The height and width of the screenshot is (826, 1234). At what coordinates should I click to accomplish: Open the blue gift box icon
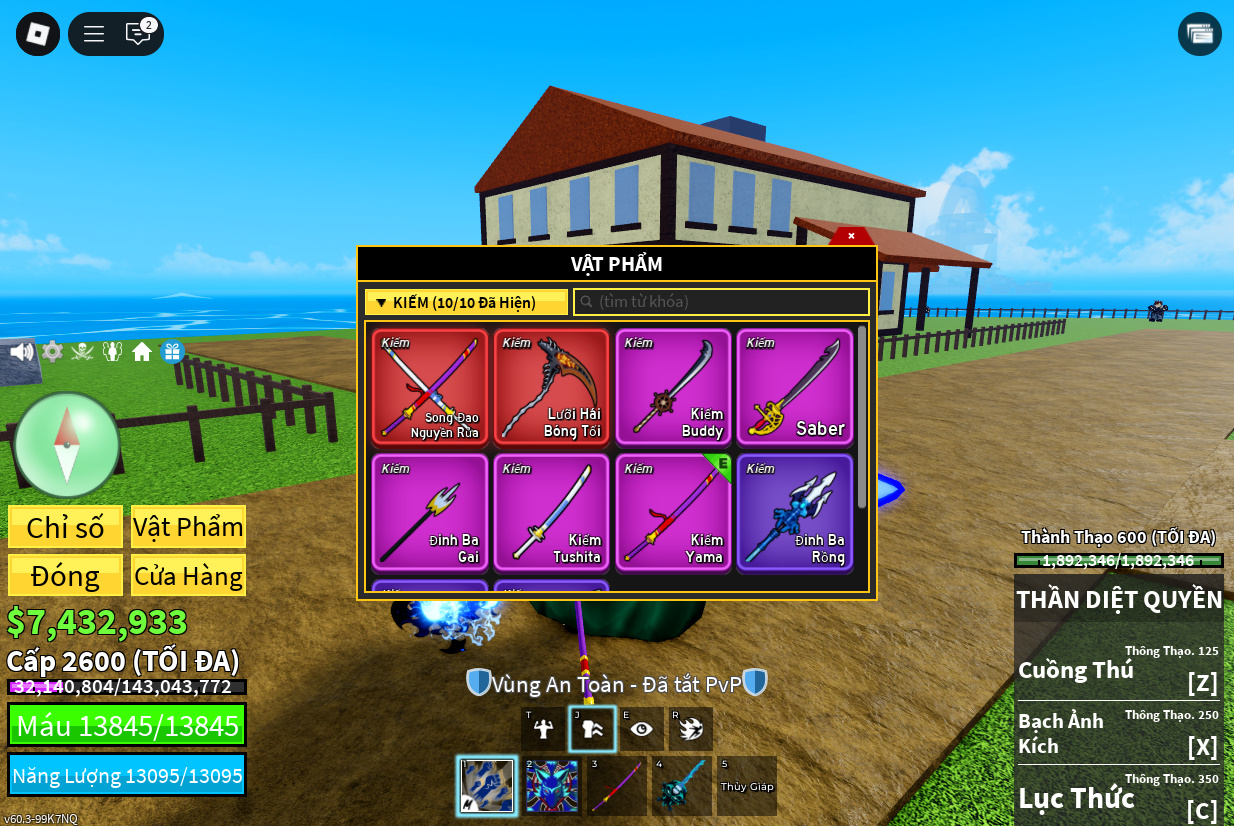[x=173, y=352]
